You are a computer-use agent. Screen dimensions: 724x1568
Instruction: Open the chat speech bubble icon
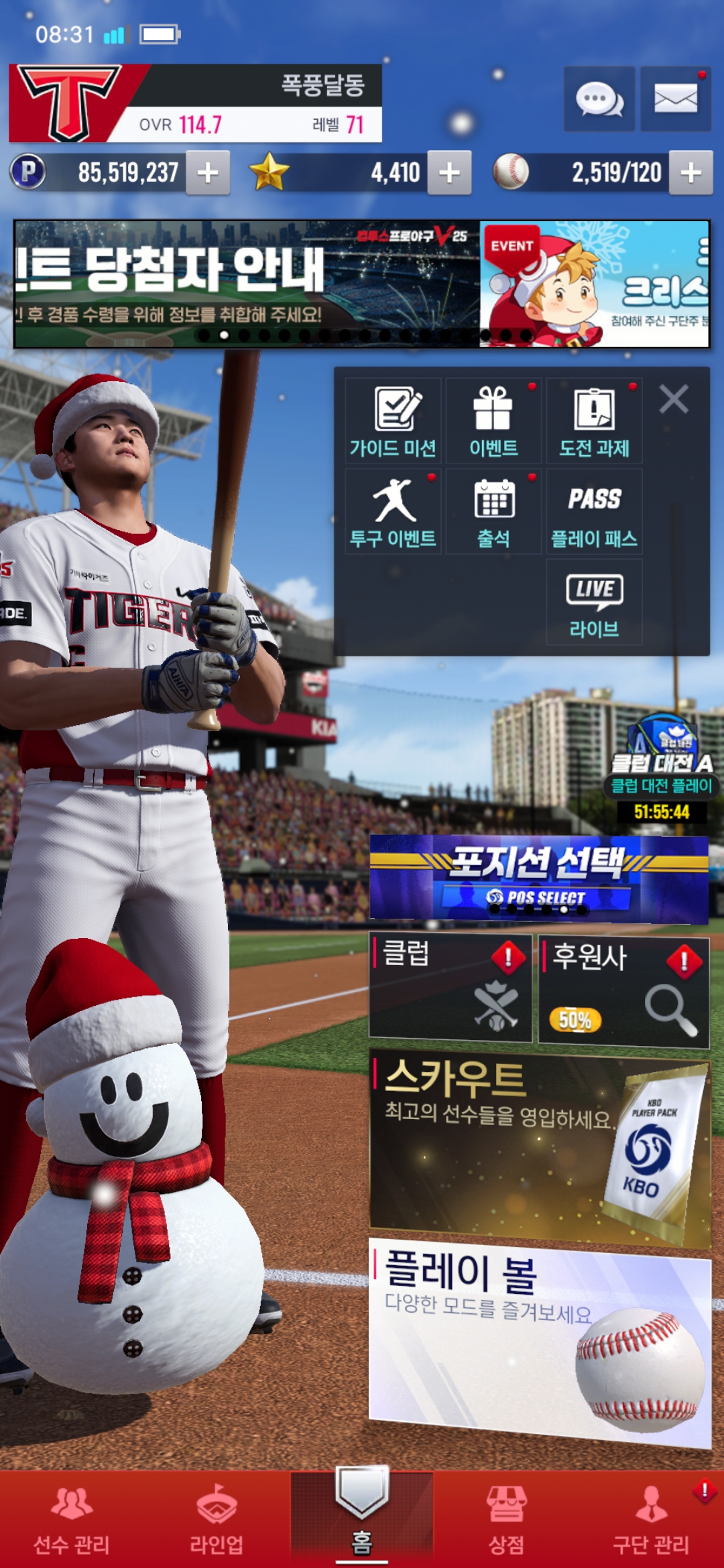pos(599,99)
